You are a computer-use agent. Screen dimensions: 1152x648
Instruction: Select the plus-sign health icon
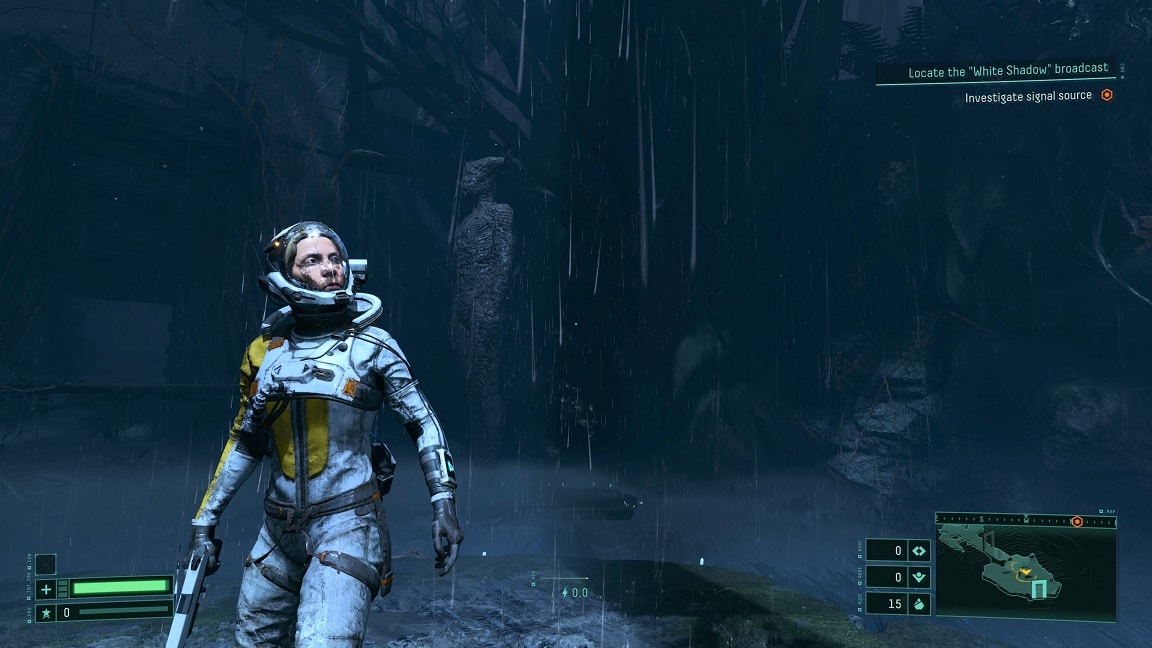point(46,589)
